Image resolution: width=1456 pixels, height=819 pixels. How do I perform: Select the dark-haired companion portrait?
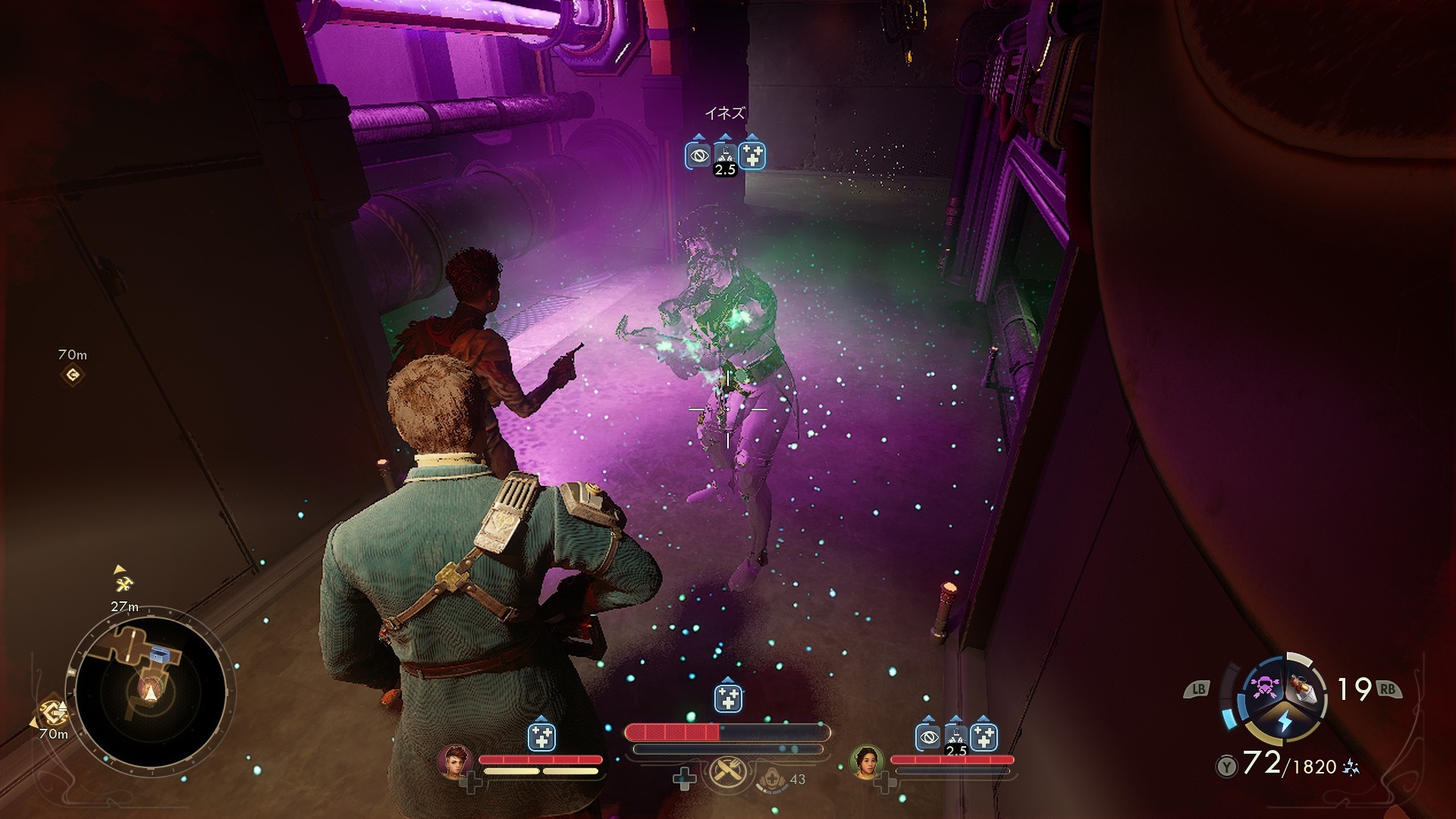click(866, 761)
